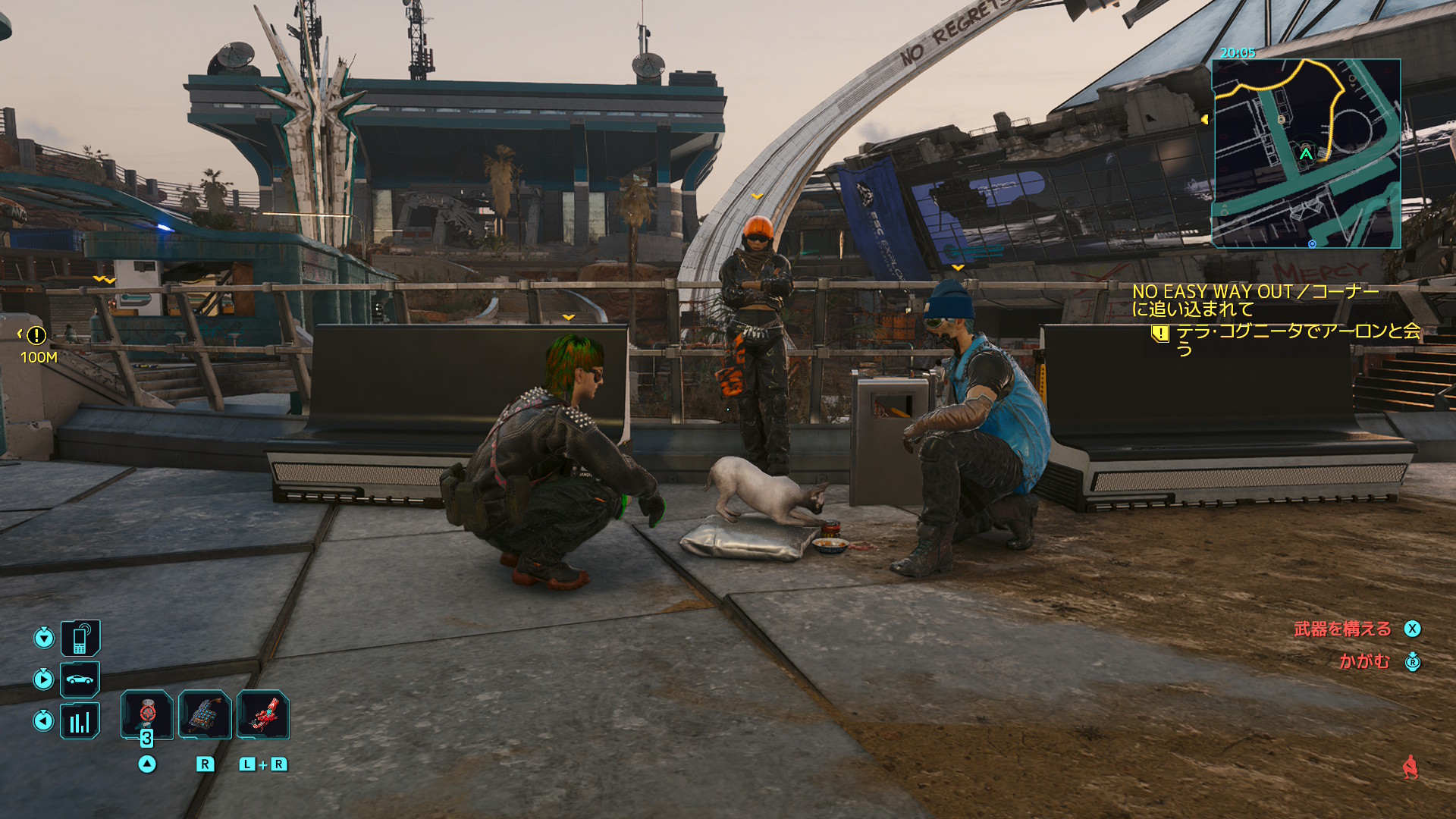The width and height of the screenshot is (1456, 819).
Task: Activate the red cyberware arm slot
Action: point(262,714)
